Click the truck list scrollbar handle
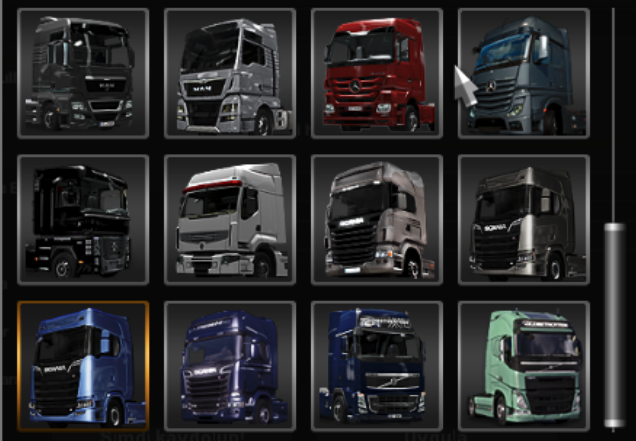The width and height of the screenshot is (636, 441). coord(614,325)
